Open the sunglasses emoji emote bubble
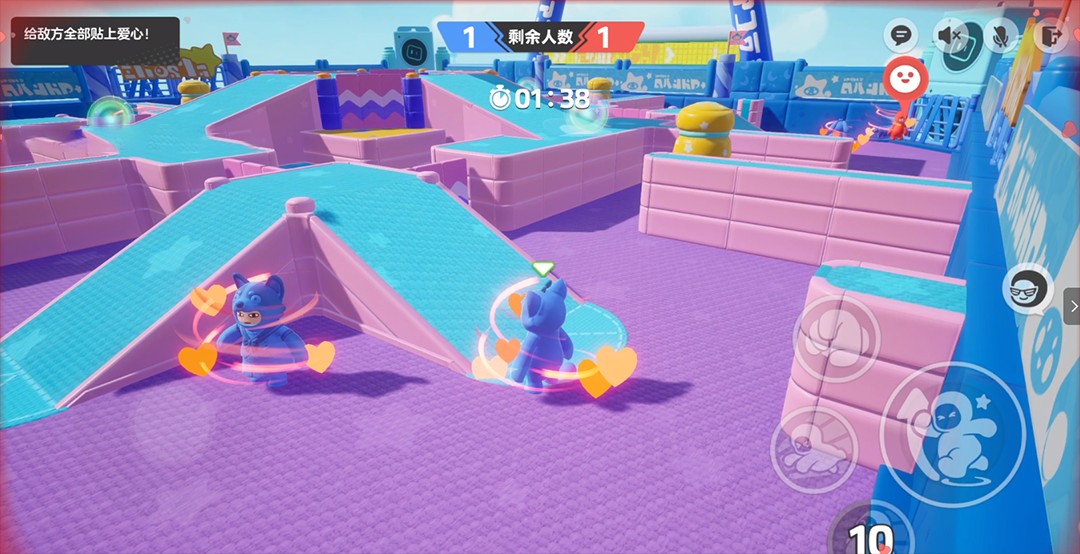Viewport: 1080px width, 554px height. (x=1027, y=288)
